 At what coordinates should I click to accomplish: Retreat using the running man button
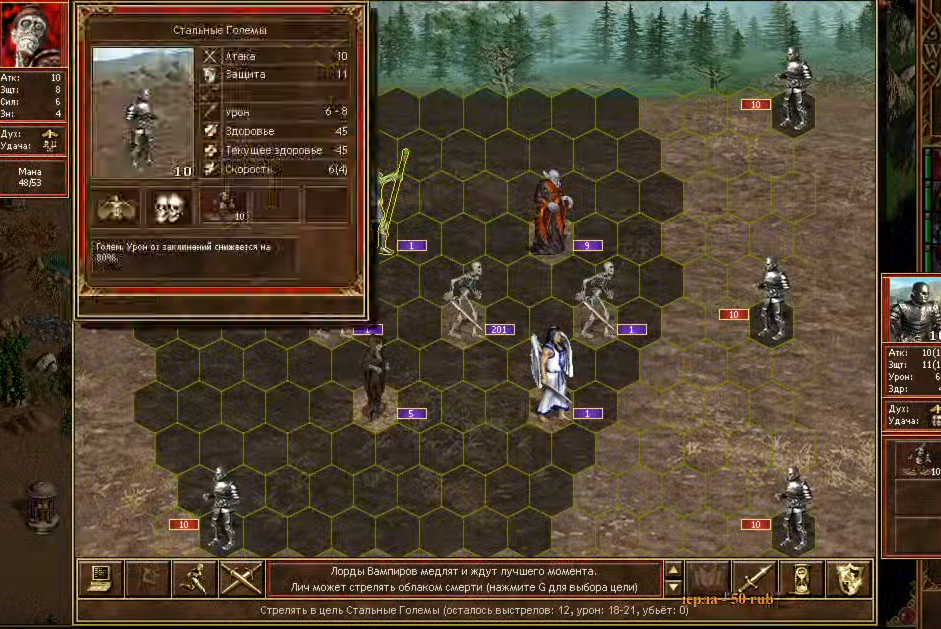[195, 578]
